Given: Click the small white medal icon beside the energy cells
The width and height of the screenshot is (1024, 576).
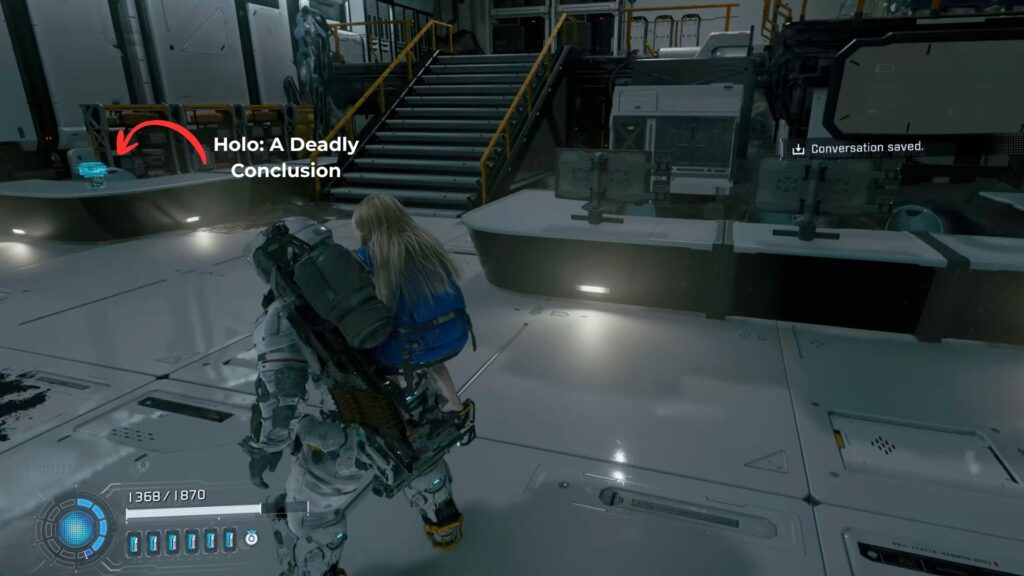Looking at the screenshot, I should click(251, 538).
